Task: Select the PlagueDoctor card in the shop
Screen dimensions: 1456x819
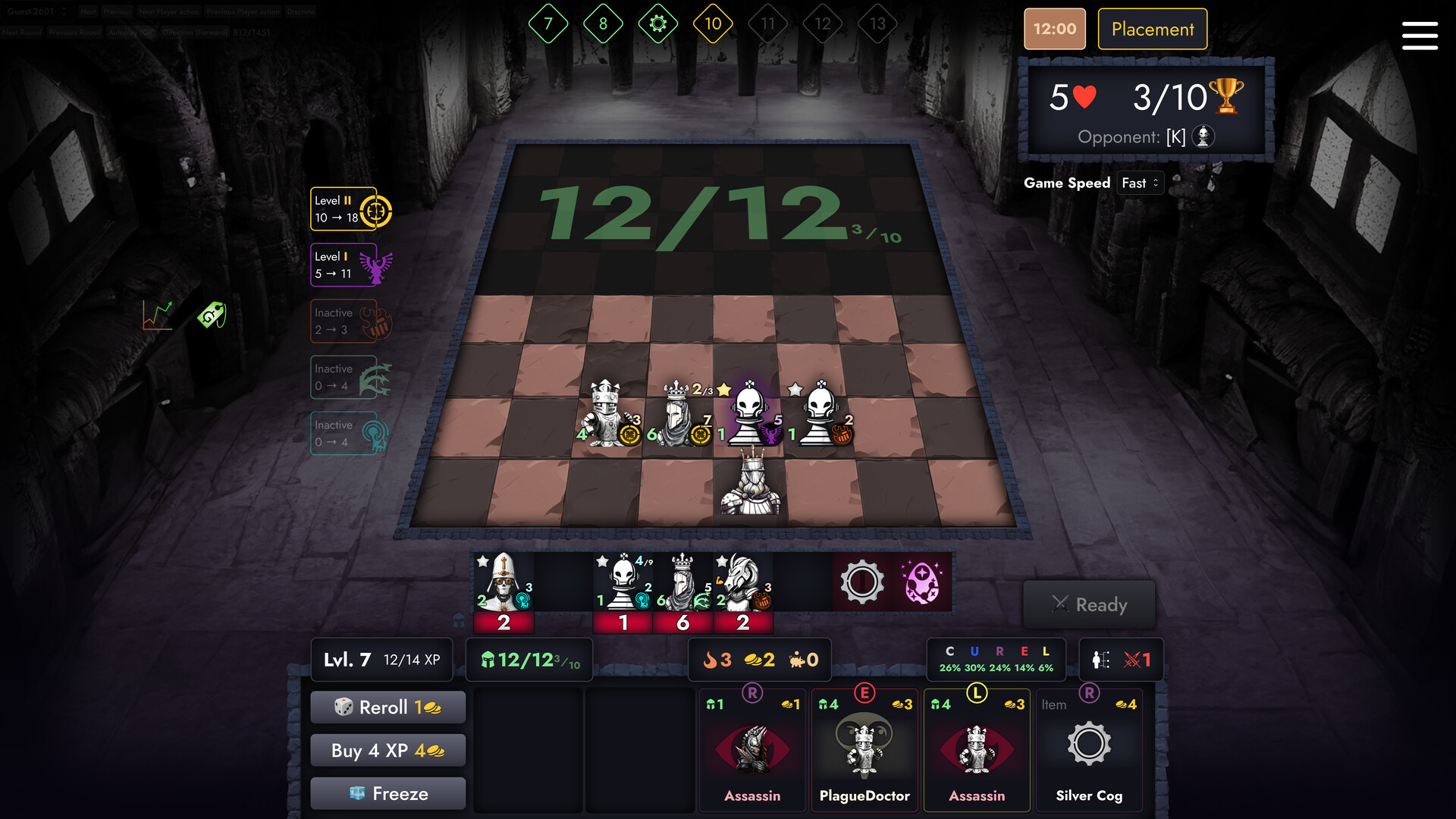Action: [864, 751]
